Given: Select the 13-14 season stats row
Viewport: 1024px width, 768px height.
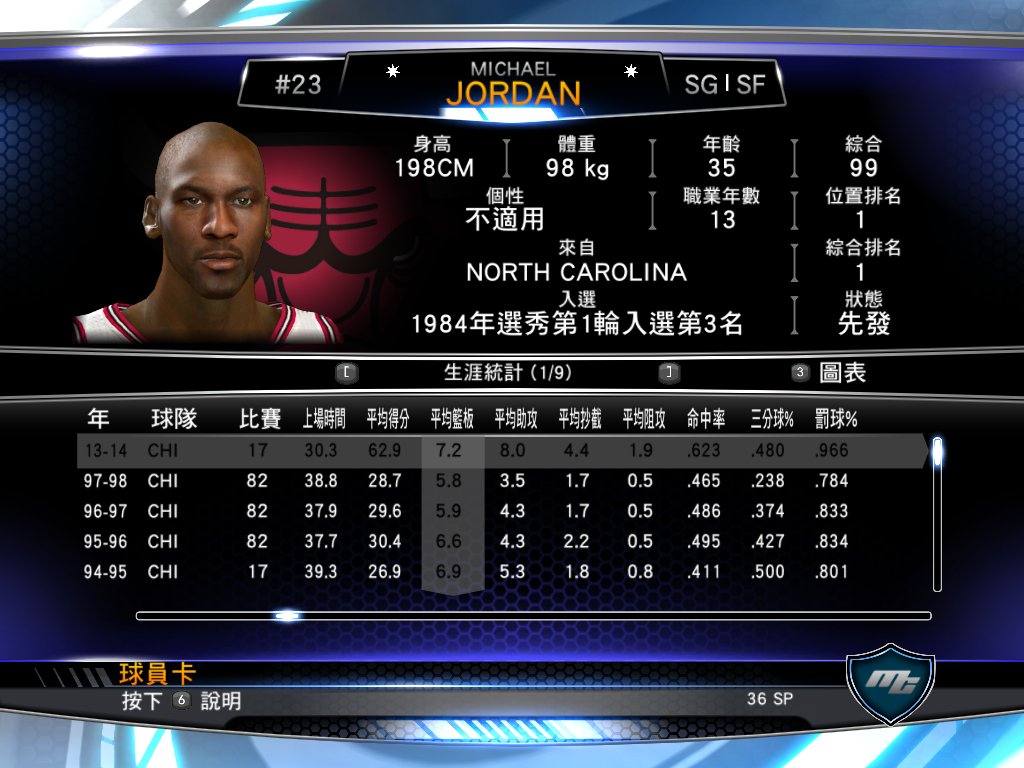Looking at the screenshot, I should click(500, 451).
